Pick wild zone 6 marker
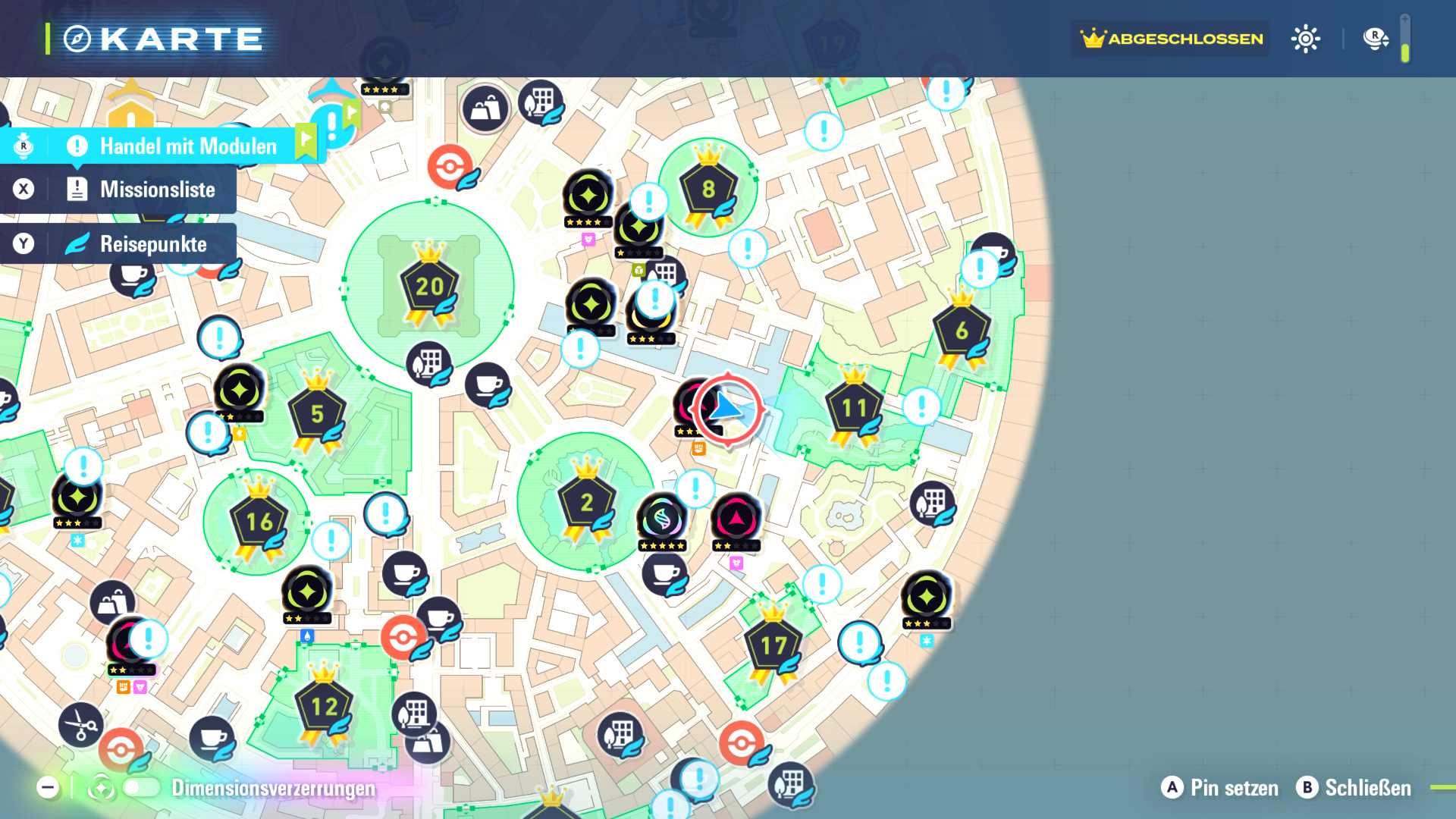This screenshot has height=819, width=1456. [x=962, y=331]
